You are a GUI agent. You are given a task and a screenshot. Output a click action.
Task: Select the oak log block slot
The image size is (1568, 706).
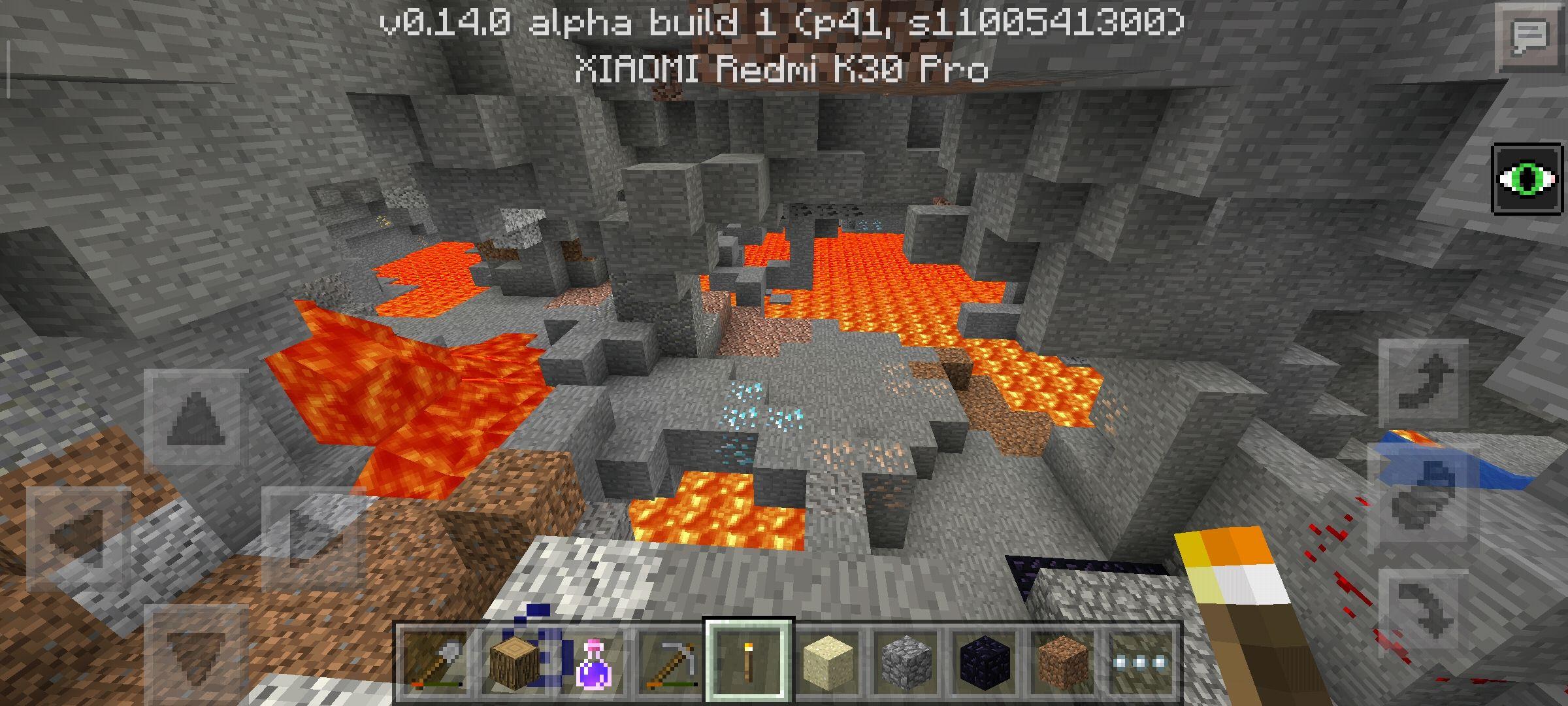click(x=515, y=662)
